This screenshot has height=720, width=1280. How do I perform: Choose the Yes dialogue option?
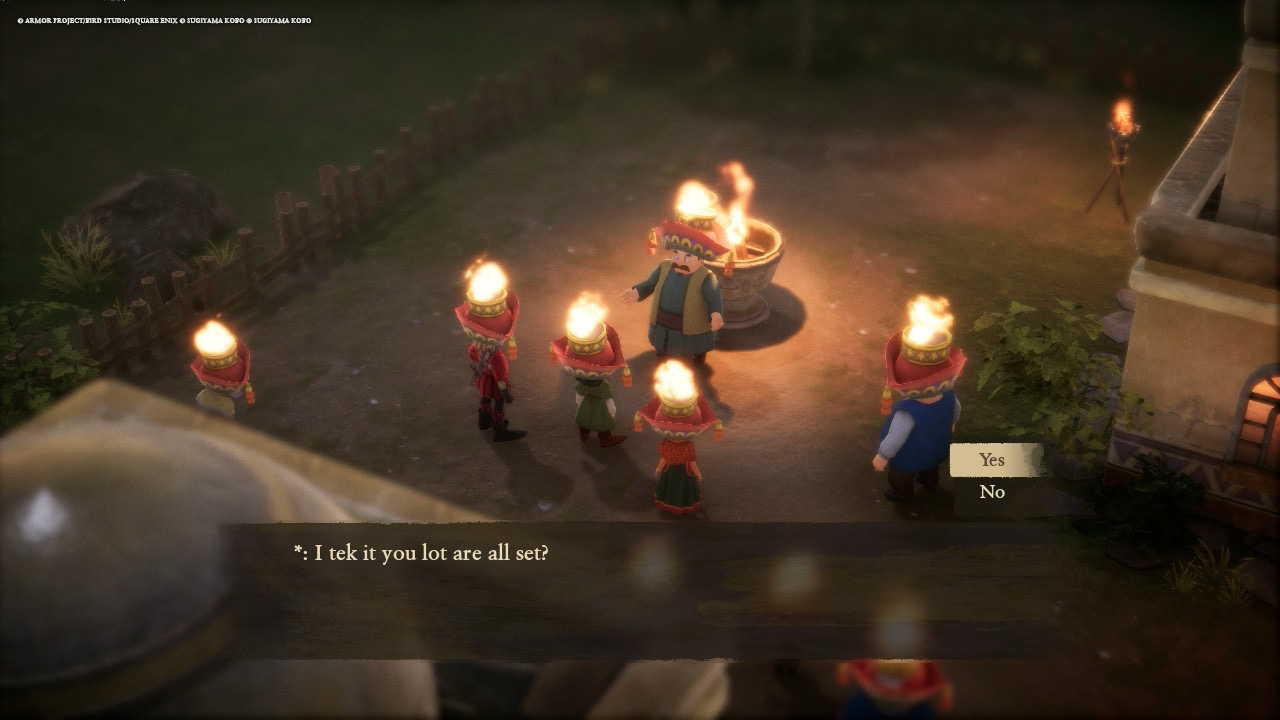pyautogui.click(x=992, y=460)
